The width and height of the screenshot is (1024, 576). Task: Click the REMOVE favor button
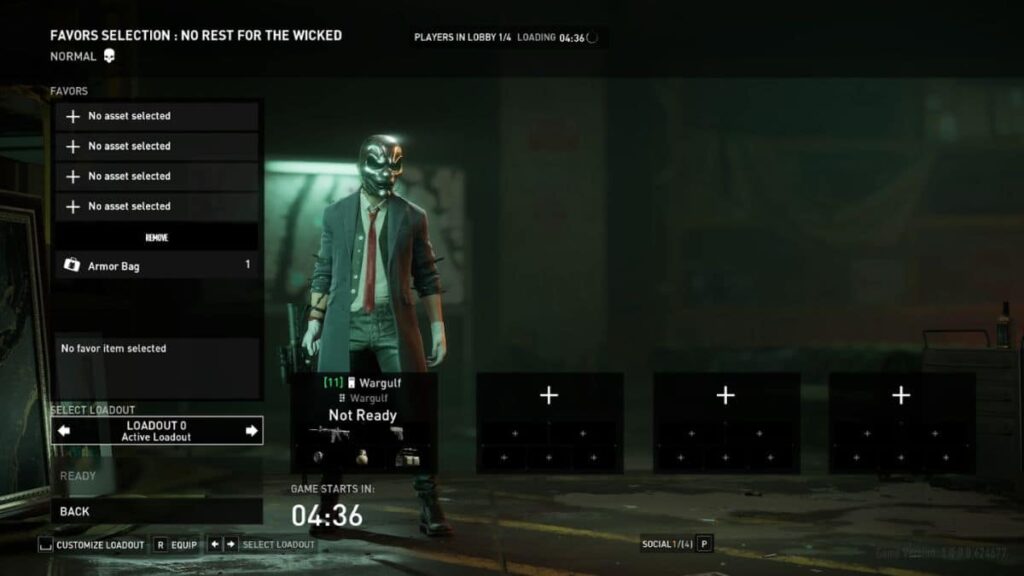156,237
